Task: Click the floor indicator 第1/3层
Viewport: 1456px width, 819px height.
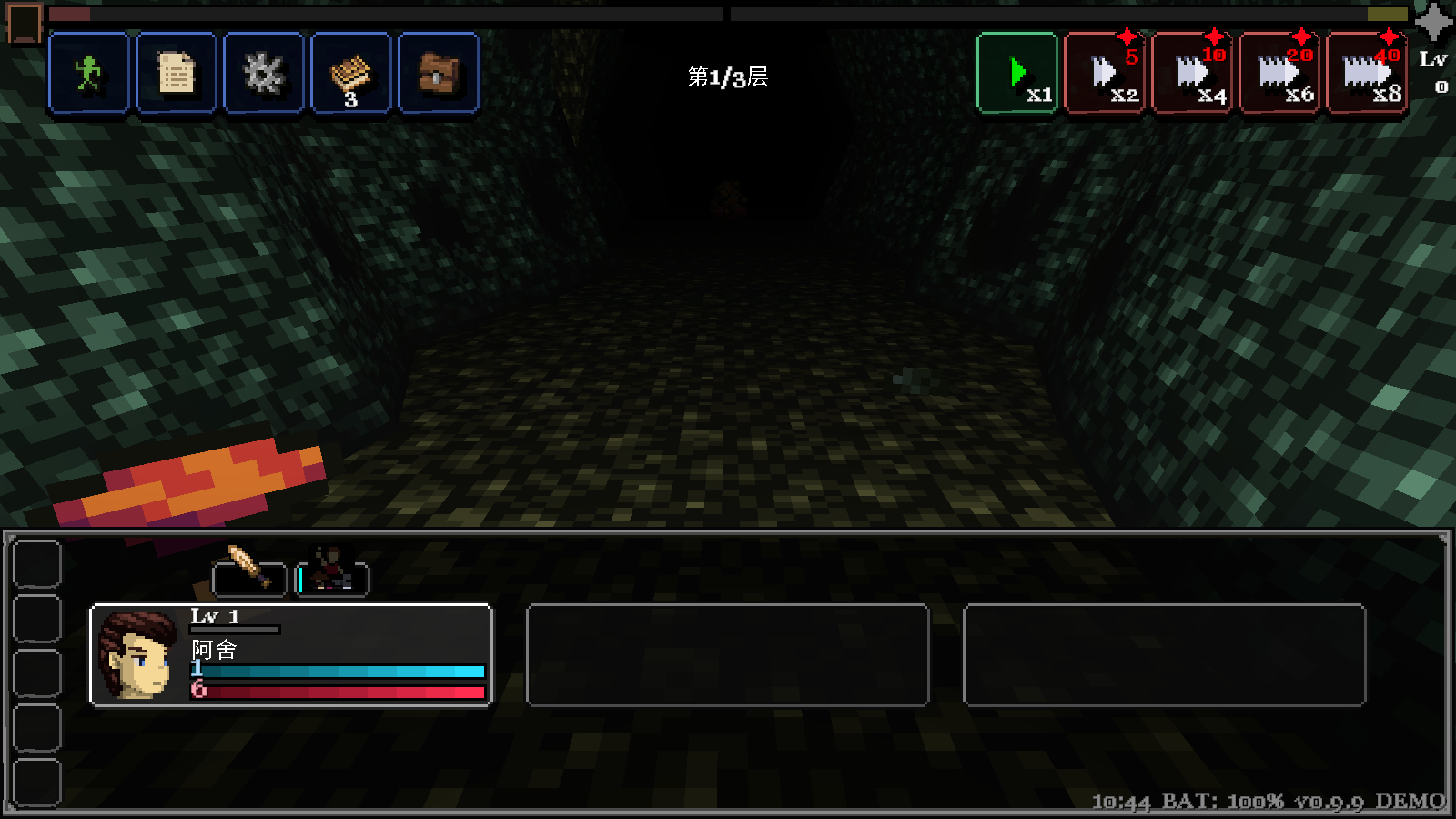Action: 726,79
